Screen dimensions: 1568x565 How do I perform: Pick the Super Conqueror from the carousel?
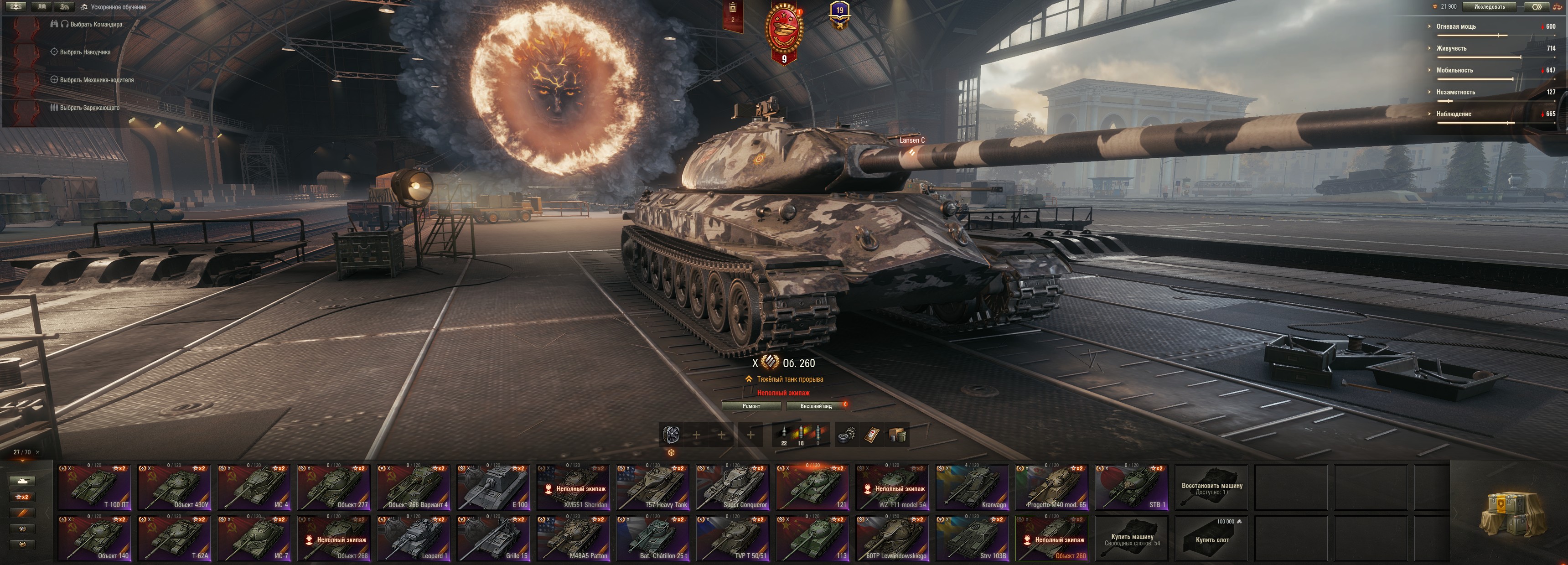(733, 487)
